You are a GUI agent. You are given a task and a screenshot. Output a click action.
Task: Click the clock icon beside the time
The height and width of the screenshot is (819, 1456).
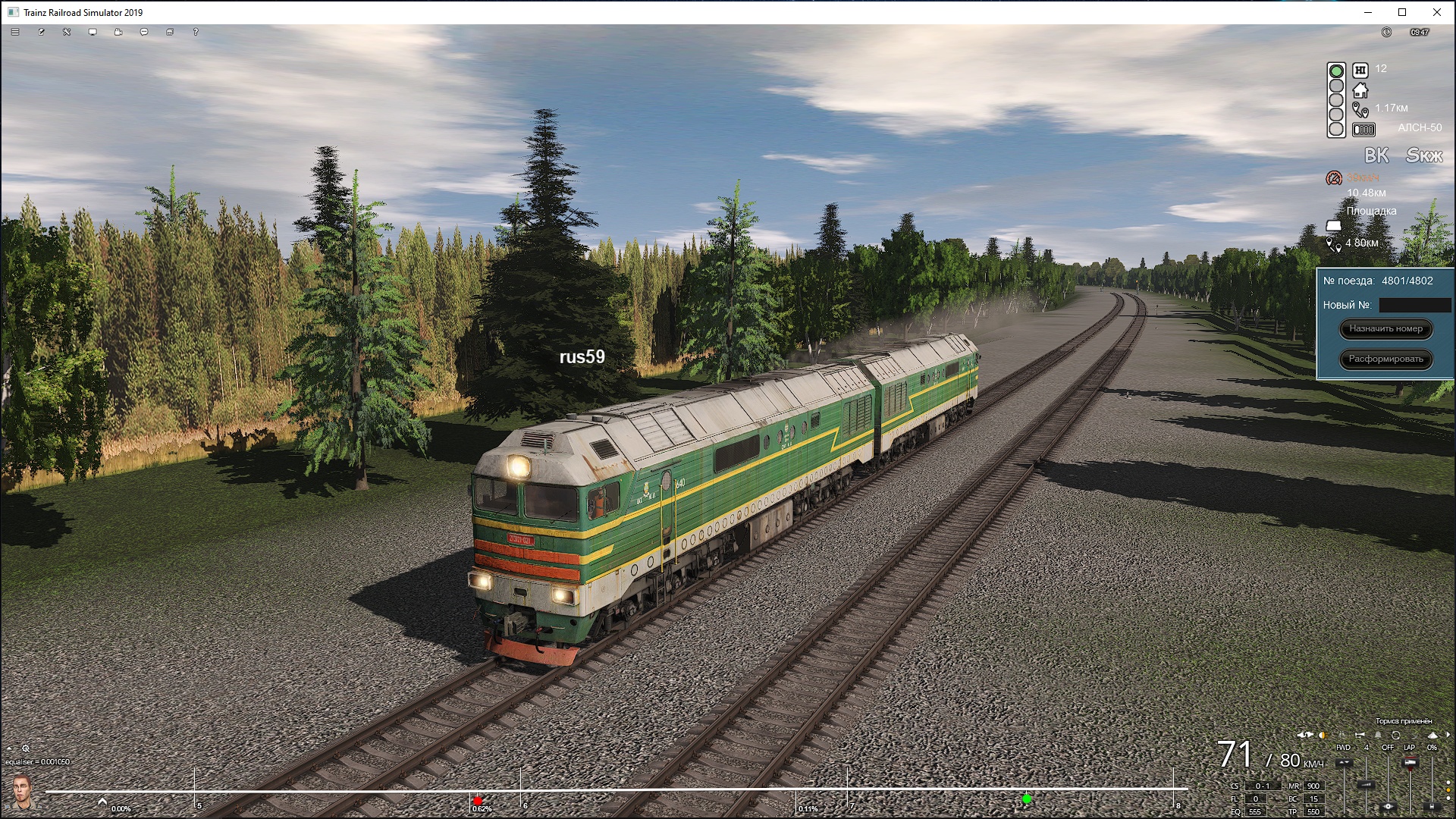(x=1386, y=32)
